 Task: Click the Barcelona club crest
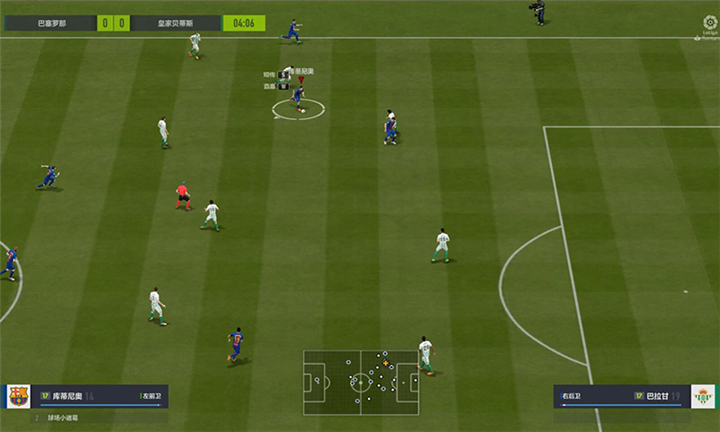point(19,396)
